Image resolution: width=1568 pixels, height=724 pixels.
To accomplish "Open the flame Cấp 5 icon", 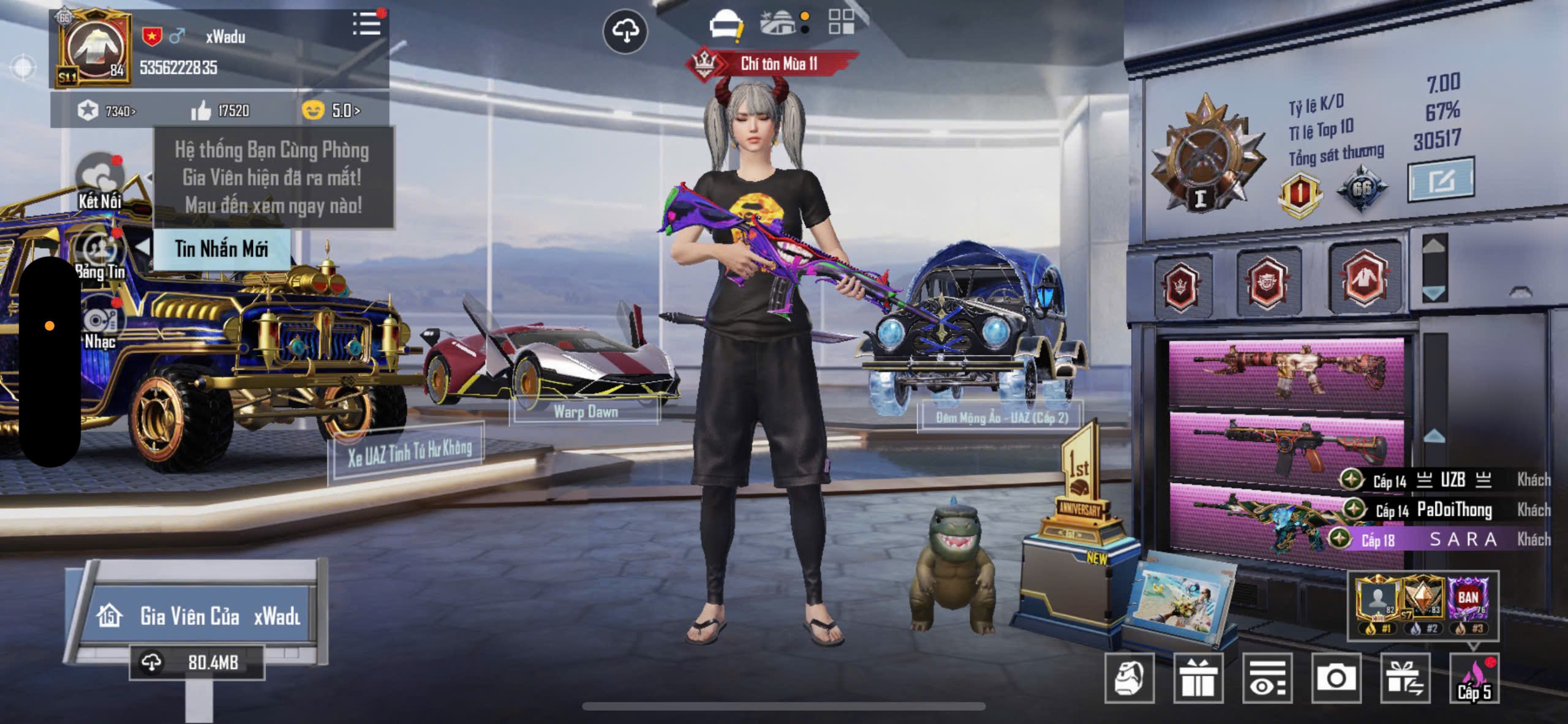I will tap(1474, 678).
